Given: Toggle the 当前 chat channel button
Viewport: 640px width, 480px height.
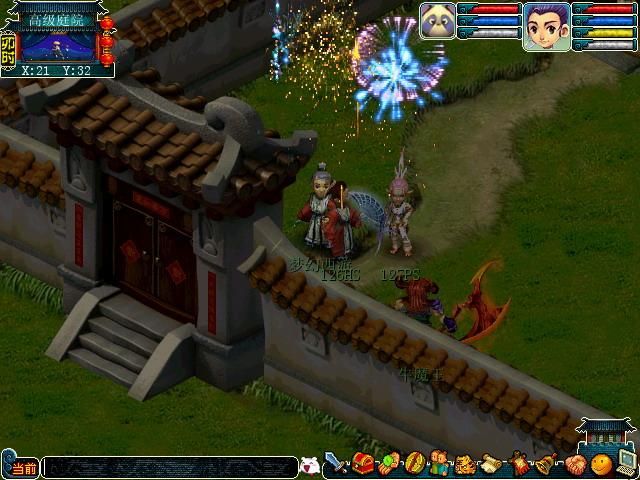Looking at the screenshot, I should (x=21, y=467).
